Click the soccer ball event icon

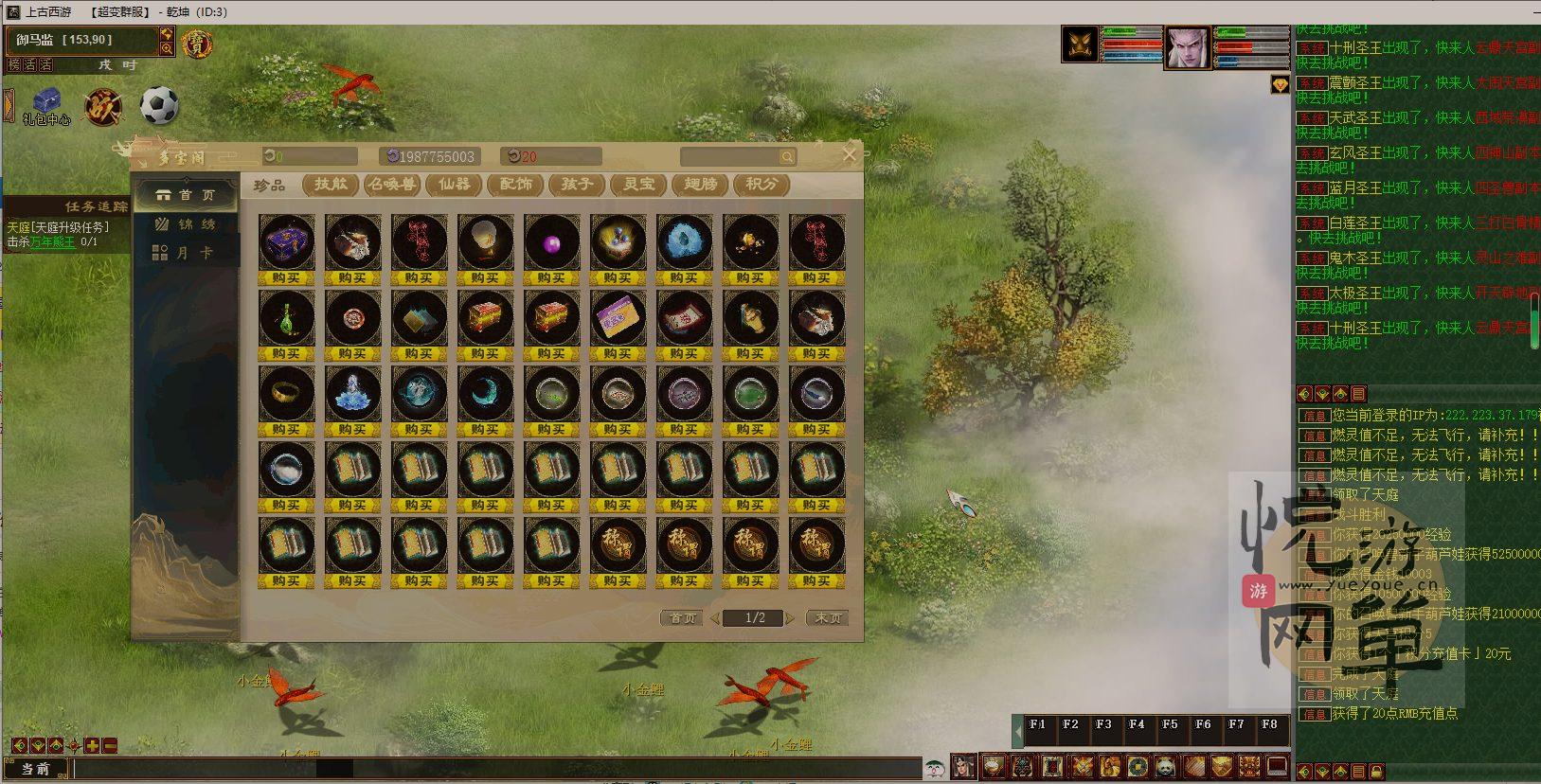[x=159, y=105]
